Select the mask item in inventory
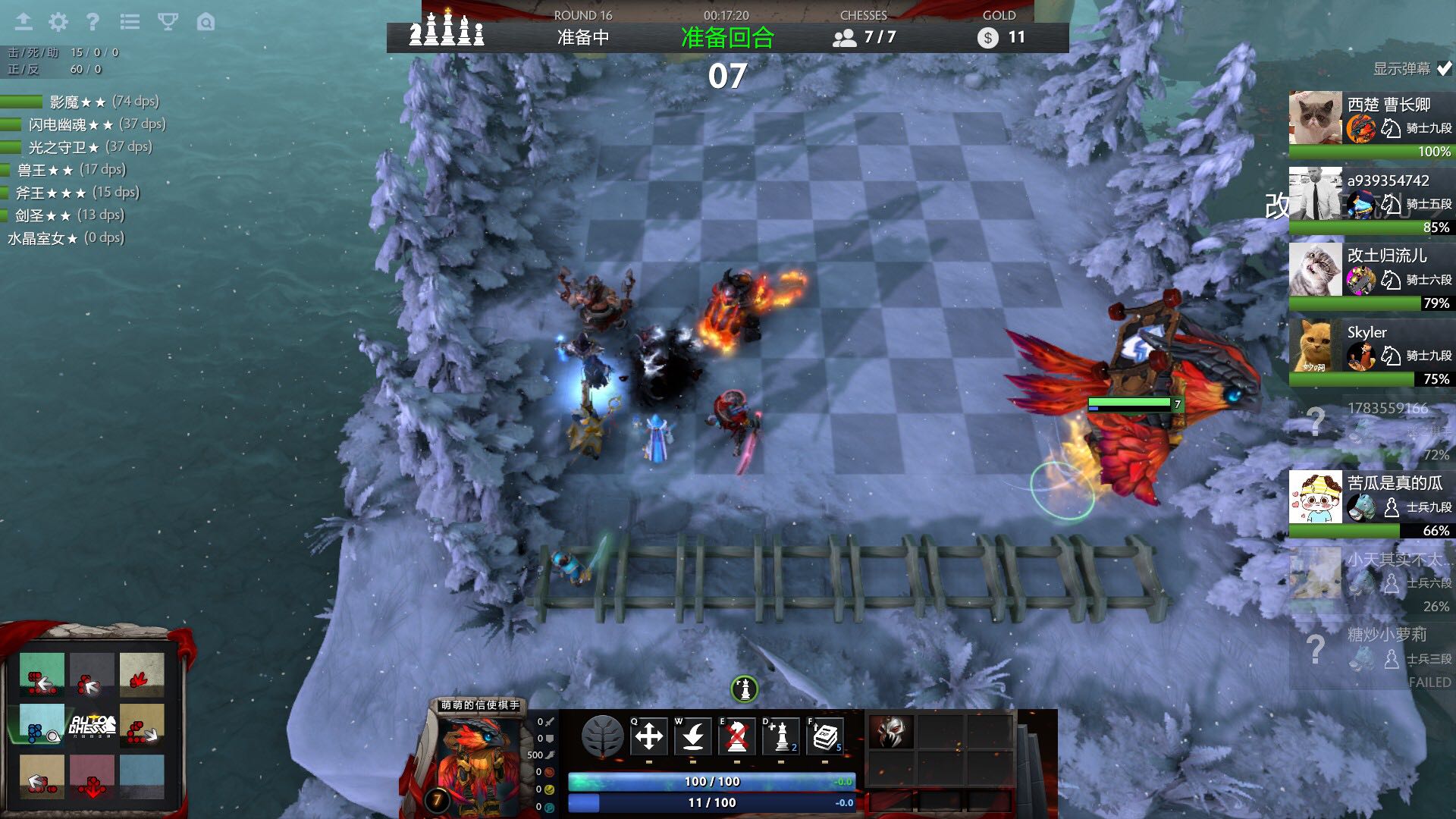 click(x=891, y=731)
